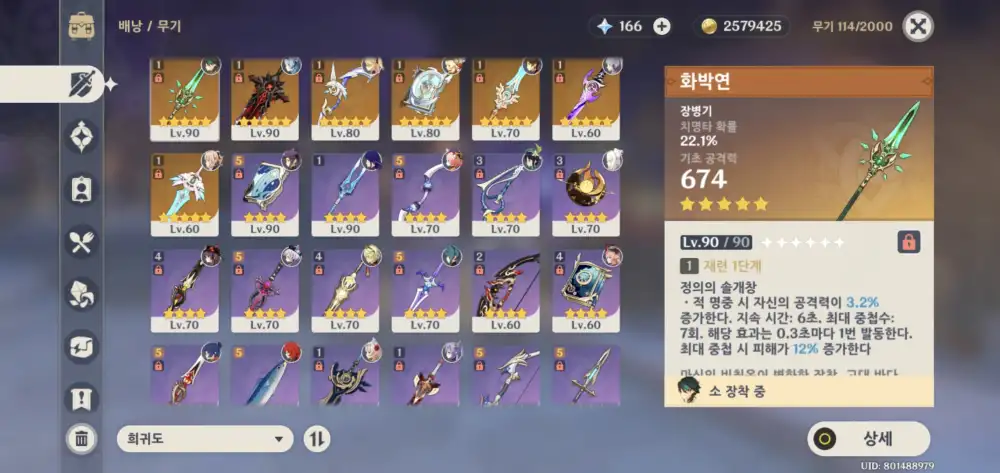The image size is (1000, 473).
Task: Switch to the quest items tab
Action: [81, 398]
